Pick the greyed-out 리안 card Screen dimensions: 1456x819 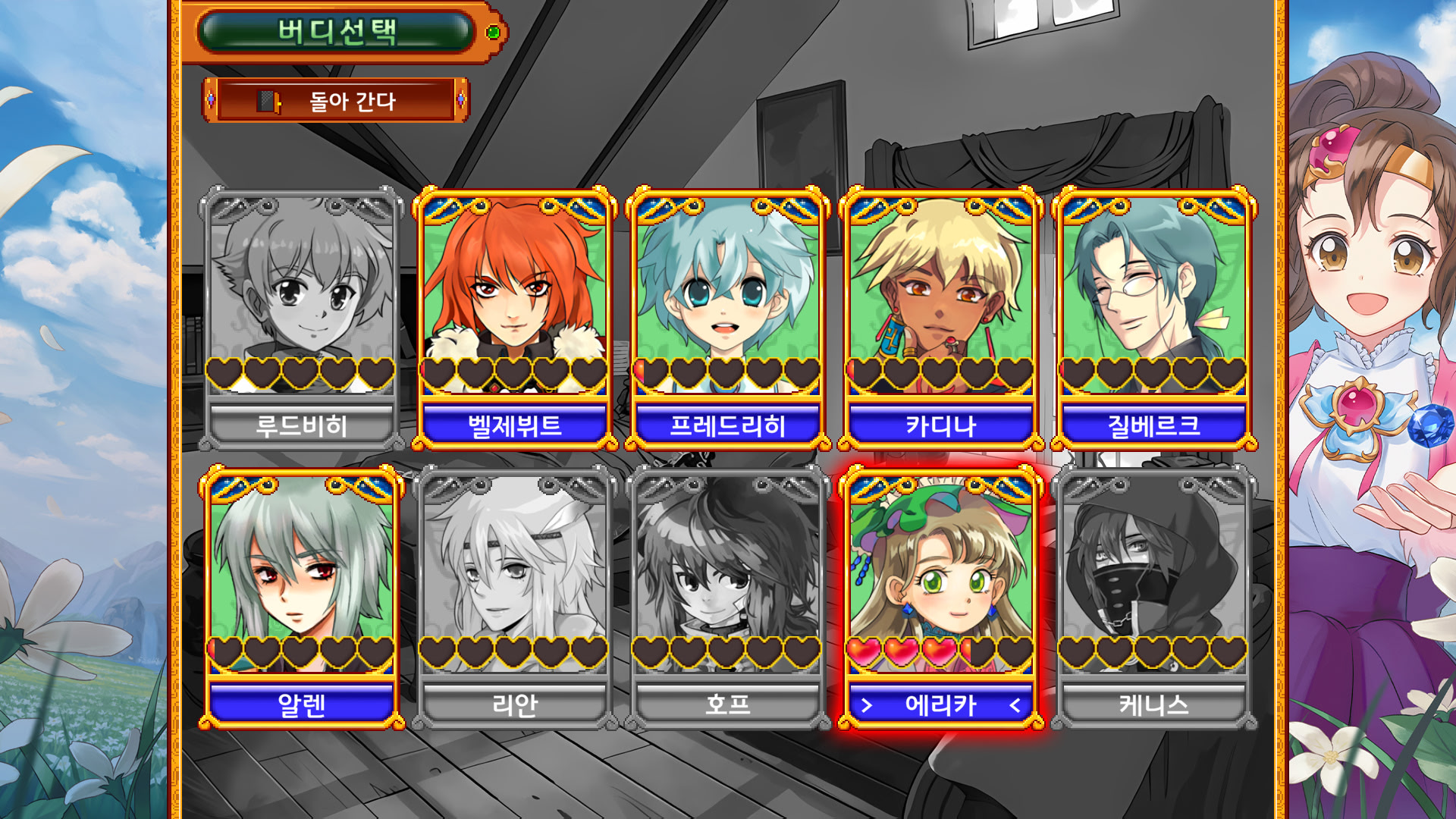click(514, 598)
